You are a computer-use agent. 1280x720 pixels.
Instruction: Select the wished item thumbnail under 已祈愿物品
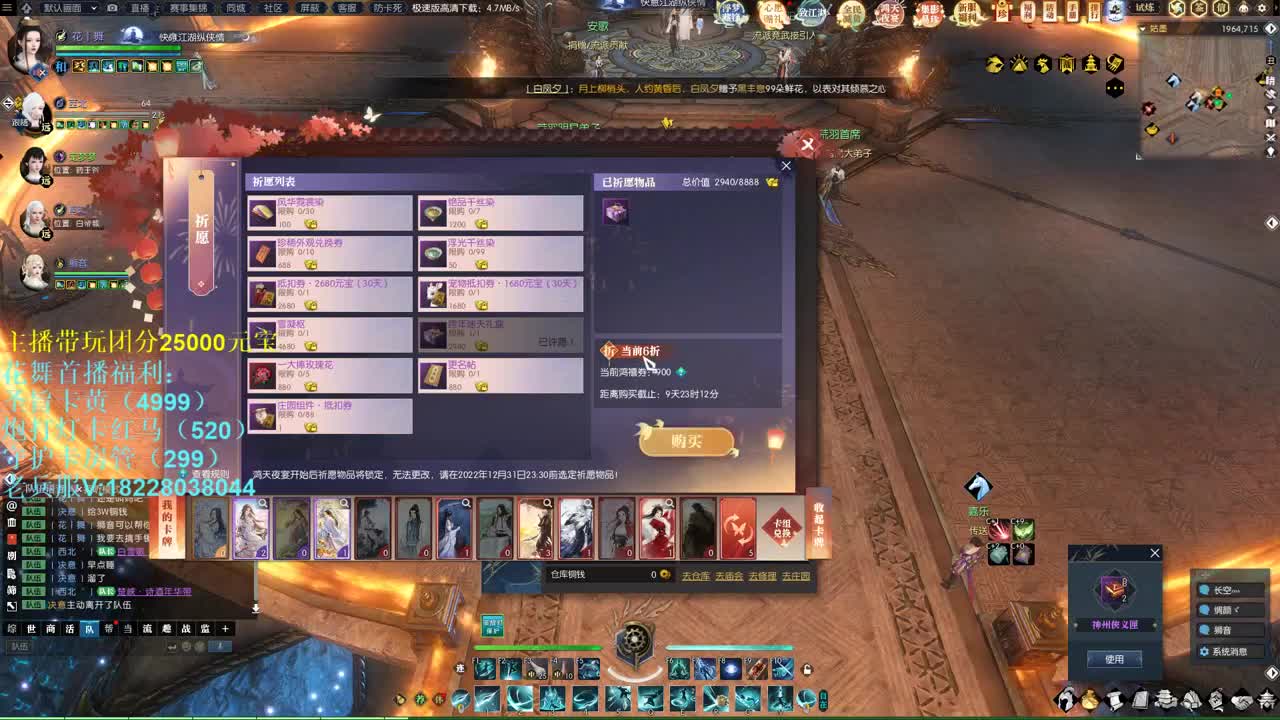click(616, 212)
